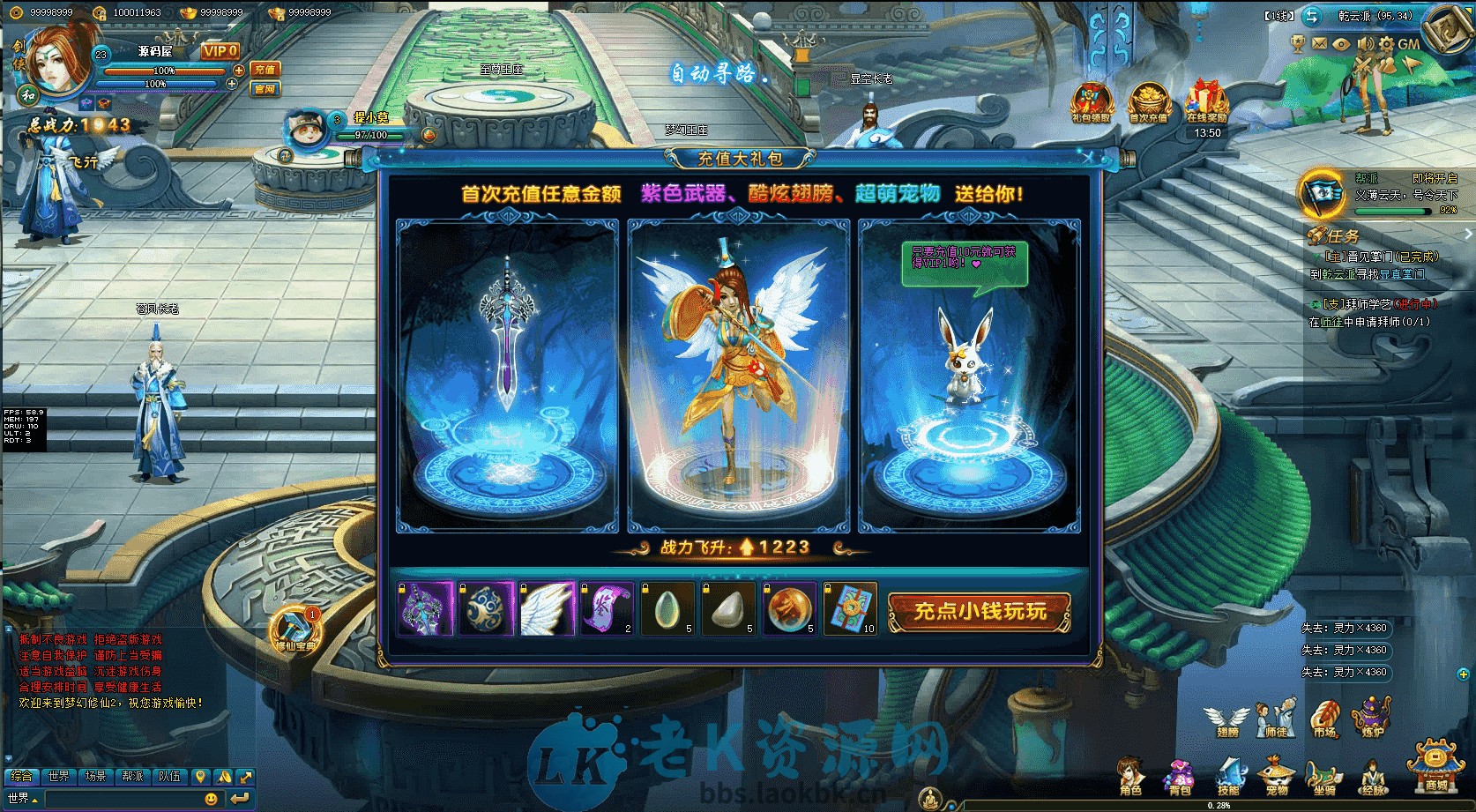Click the 0.28% experience progress bar
1476x812 pixels.
[1218, 805]
